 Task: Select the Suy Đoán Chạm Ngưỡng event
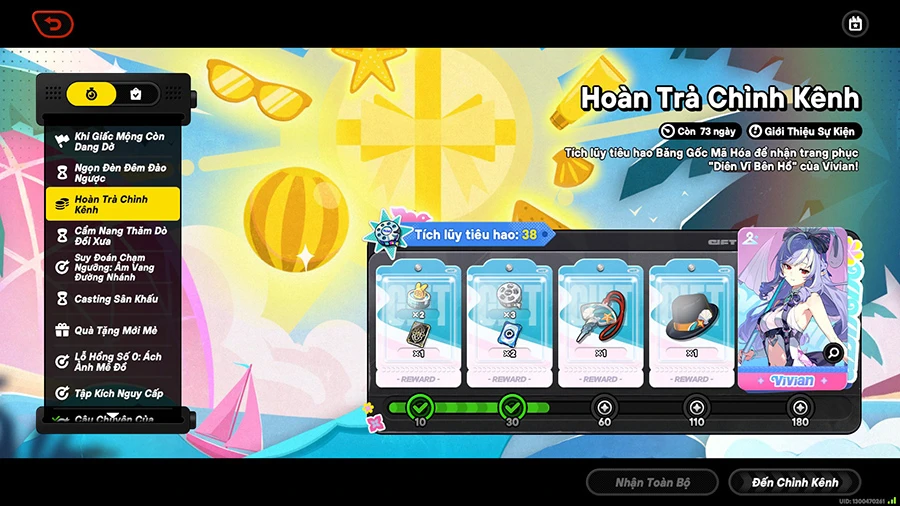click(112, 267)
